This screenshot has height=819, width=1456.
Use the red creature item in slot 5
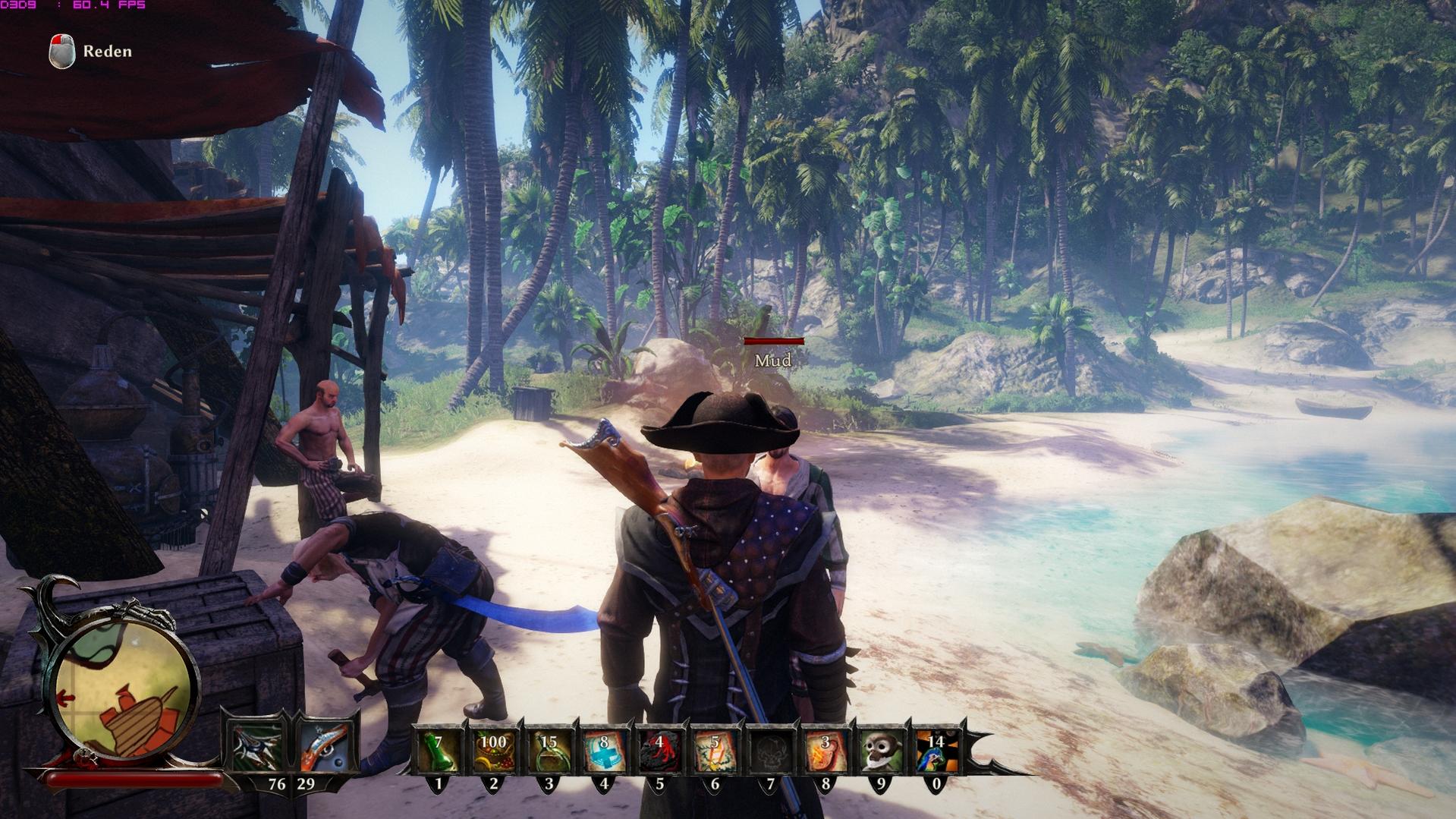coord(659,750)
